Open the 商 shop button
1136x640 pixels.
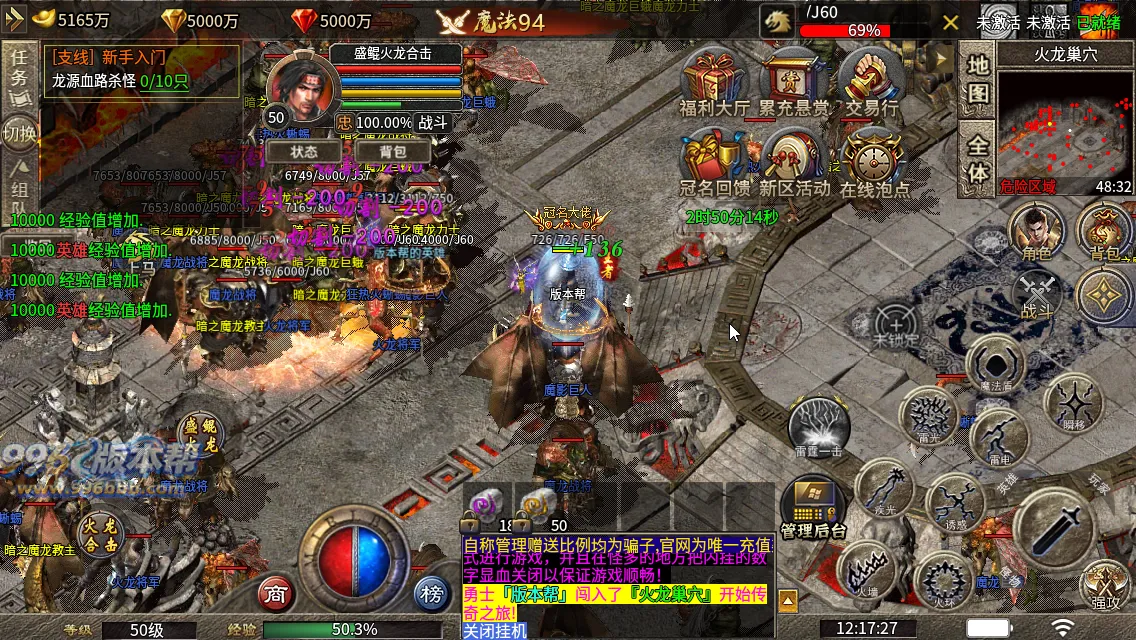pos(276,594)
